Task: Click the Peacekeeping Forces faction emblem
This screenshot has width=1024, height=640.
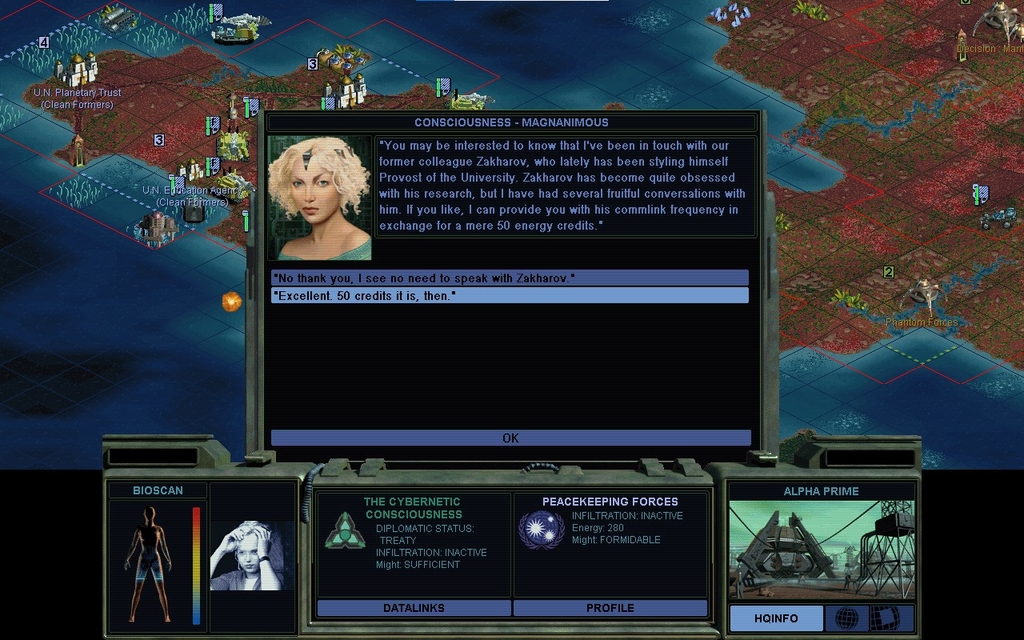Action: [x=541, y=529]
